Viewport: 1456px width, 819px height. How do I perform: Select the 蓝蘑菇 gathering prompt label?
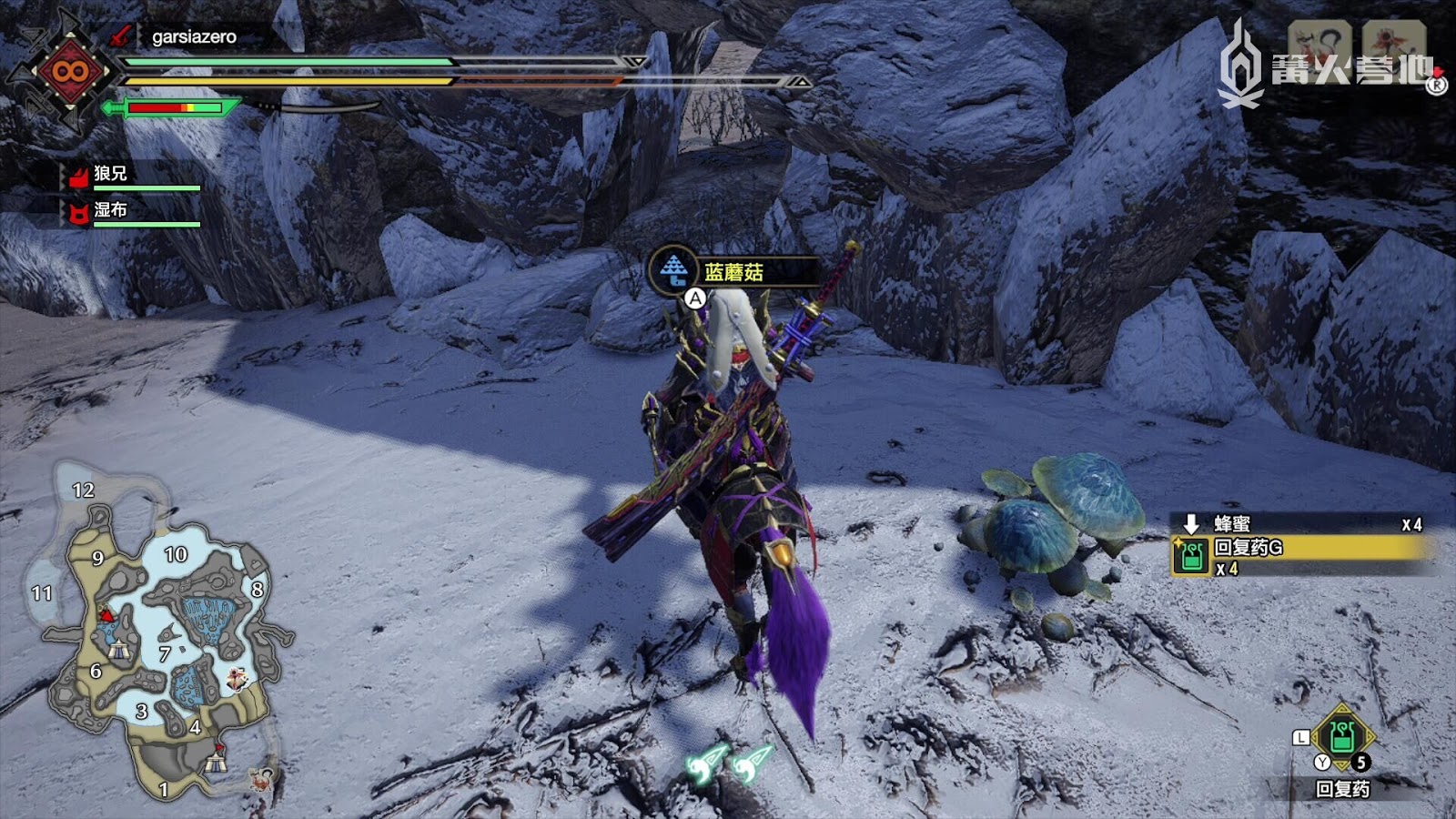click(733, 272)
